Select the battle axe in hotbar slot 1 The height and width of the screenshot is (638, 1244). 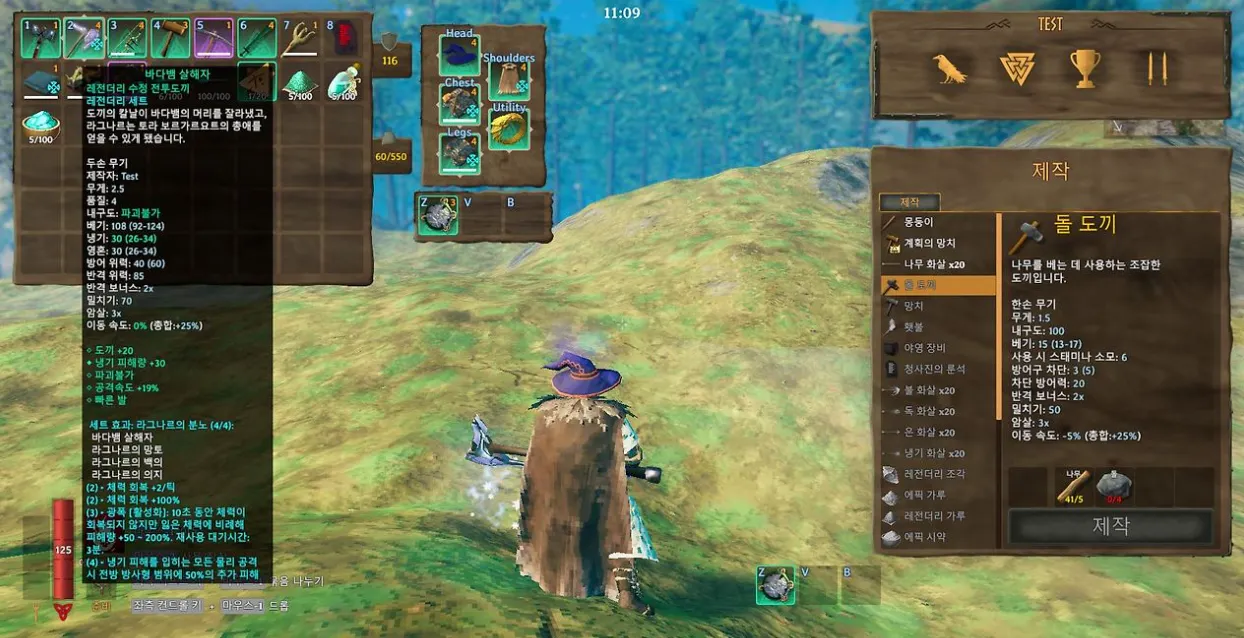[41, 39]
